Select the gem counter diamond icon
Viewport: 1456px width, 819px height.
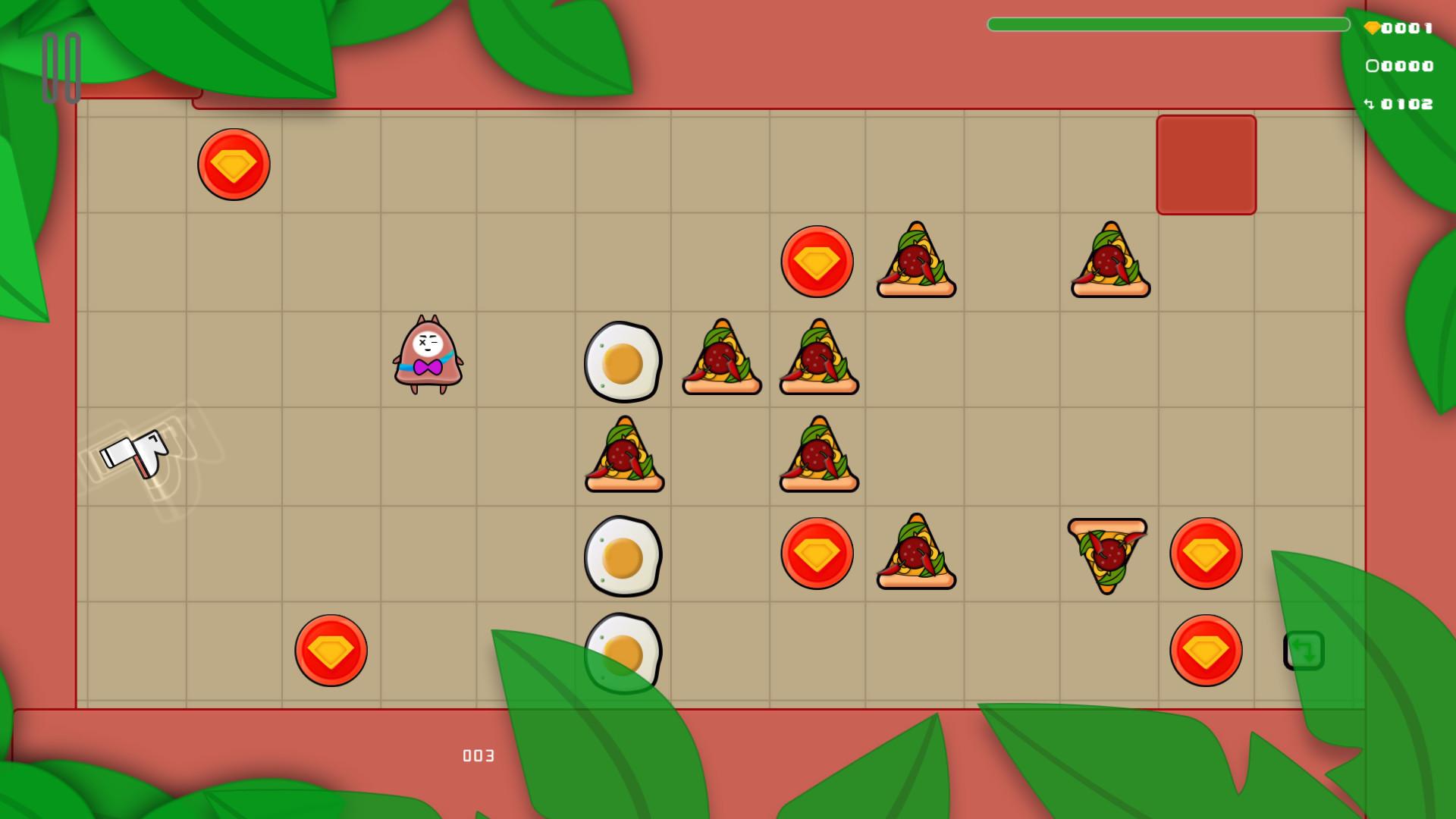[x=1374, y=27]
